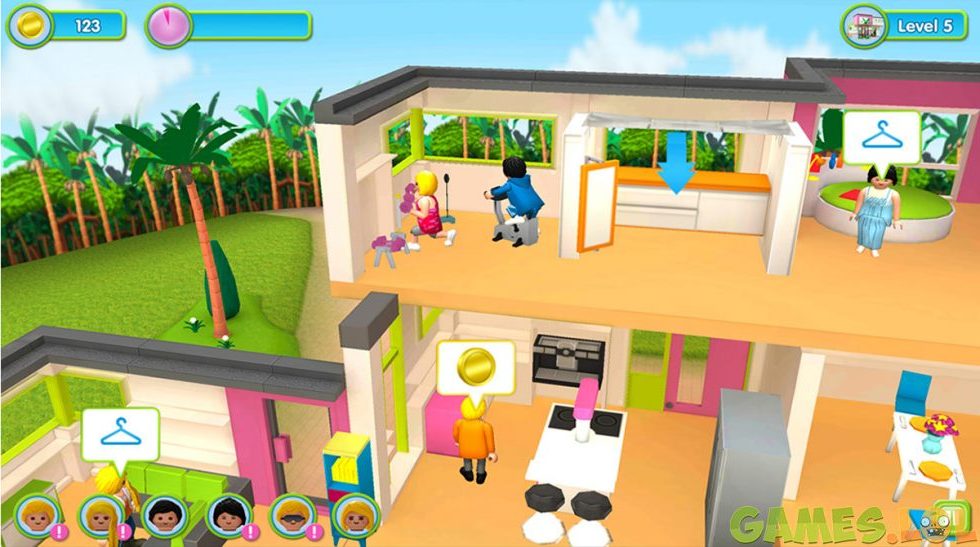
Task: Select the sunglasses character portrait
Action: (289, 516)
